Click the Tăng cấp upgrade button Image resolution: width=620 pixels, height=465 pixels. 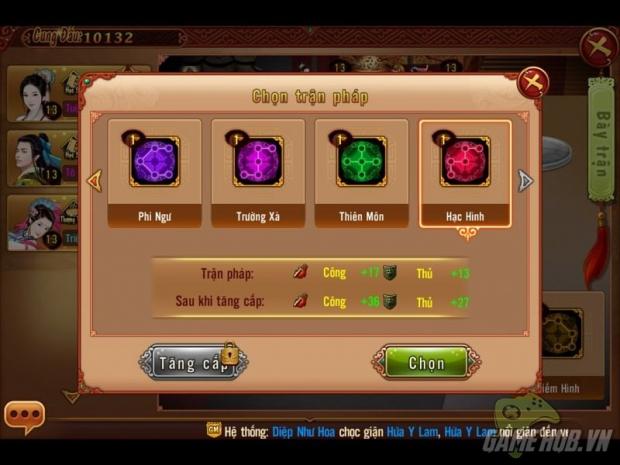pyautogui.click(x=194, y=362)
